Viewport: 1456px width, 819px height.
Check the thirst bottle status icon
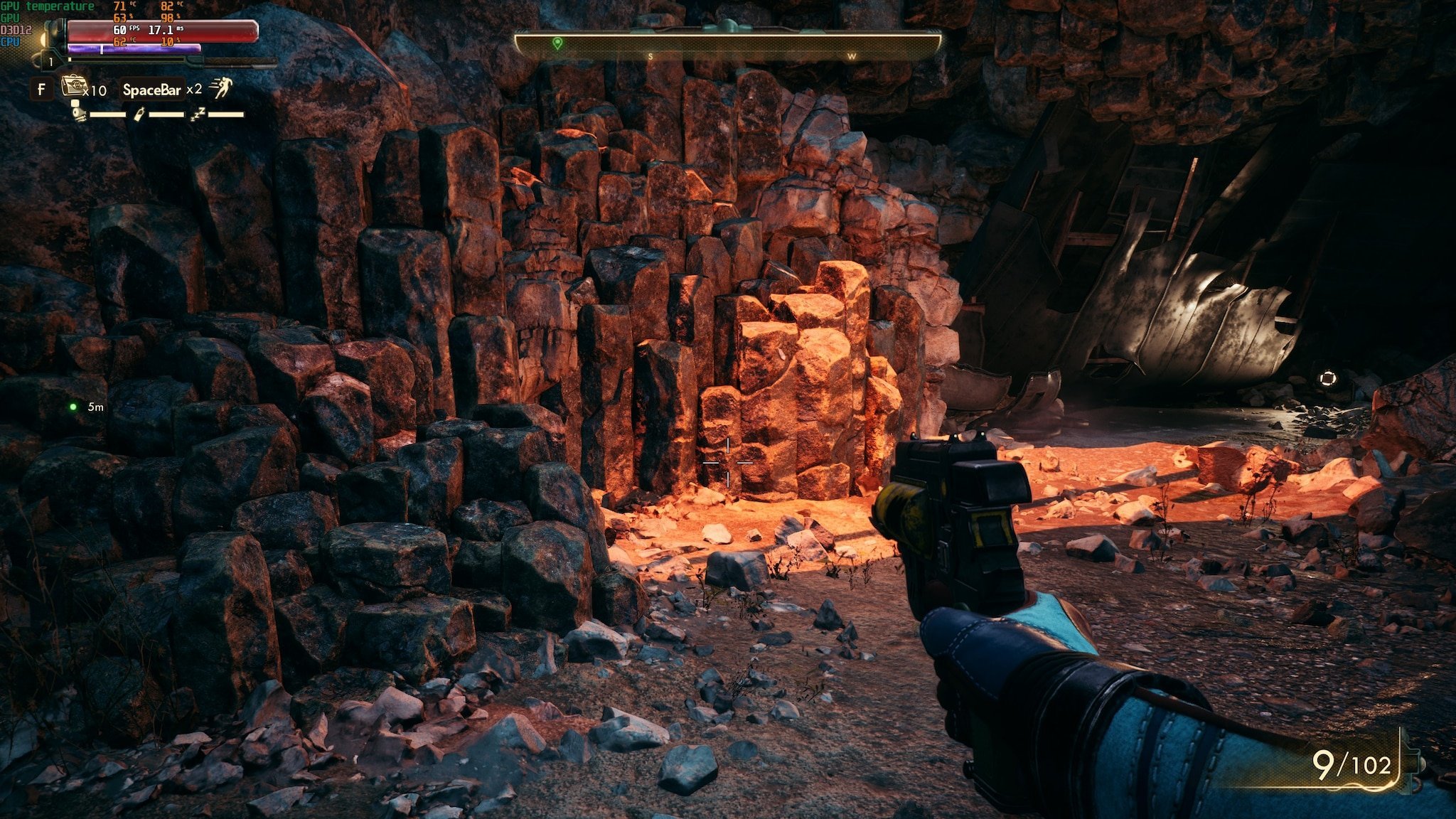point(139,114)
